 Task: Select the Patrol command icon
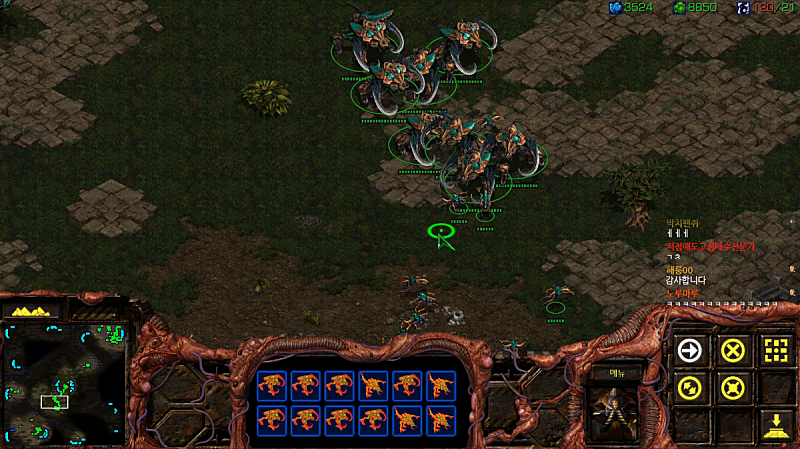(x=689, y=387)
